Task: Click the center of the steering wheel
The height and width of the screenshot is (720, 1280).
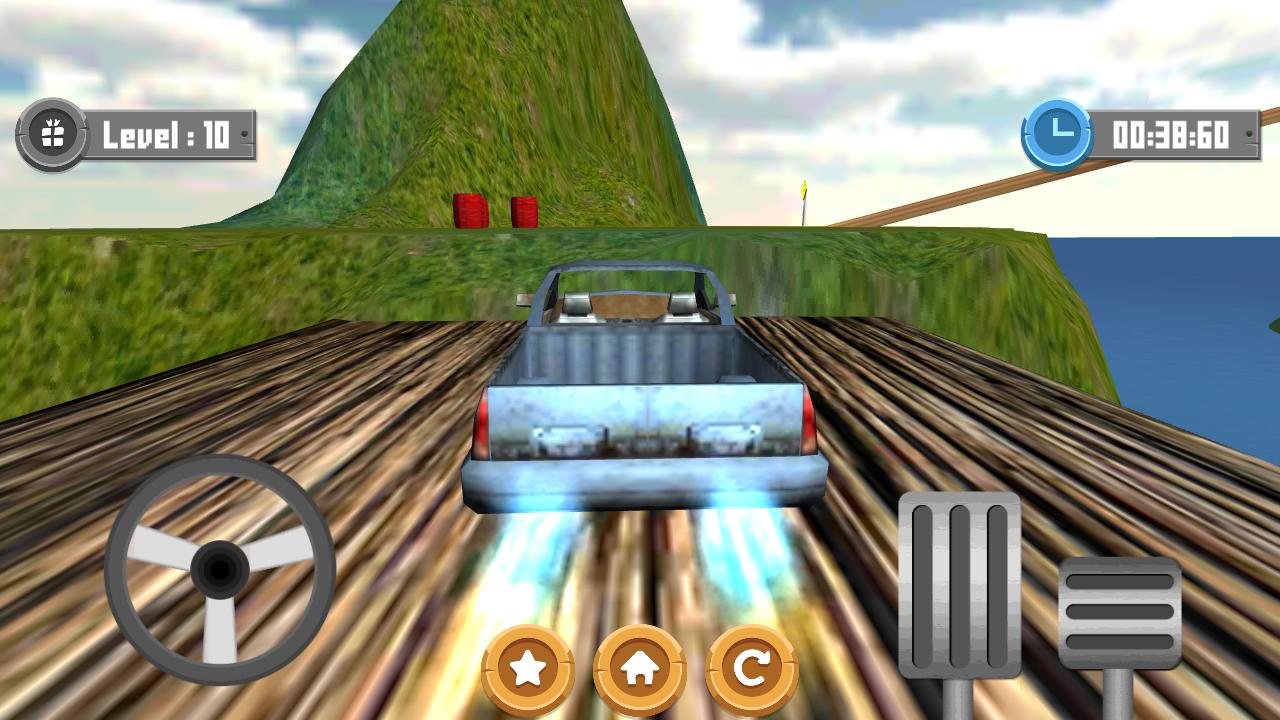Action: coord(218,565)
